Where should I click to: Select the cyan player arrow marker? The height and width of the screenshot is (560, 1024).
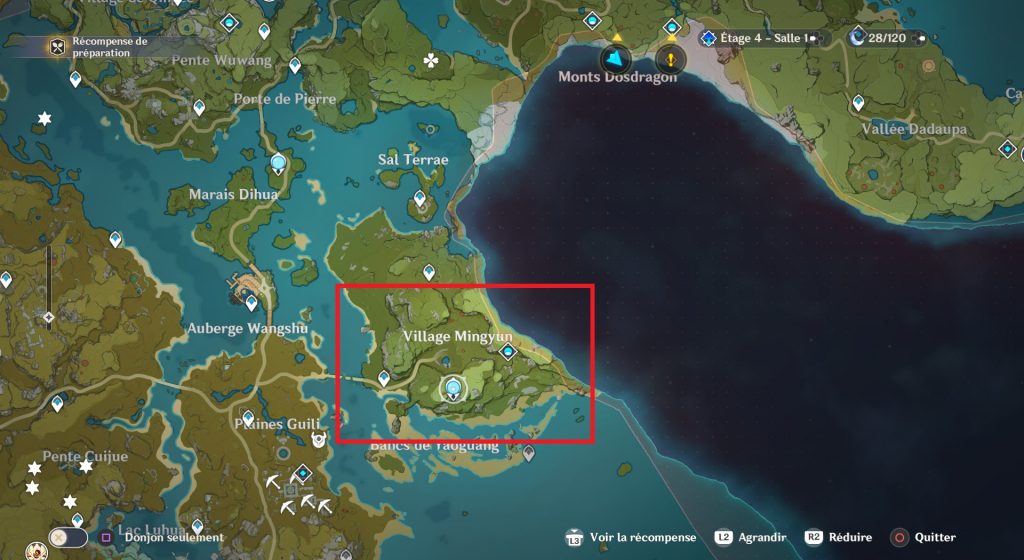click(616, 59)
